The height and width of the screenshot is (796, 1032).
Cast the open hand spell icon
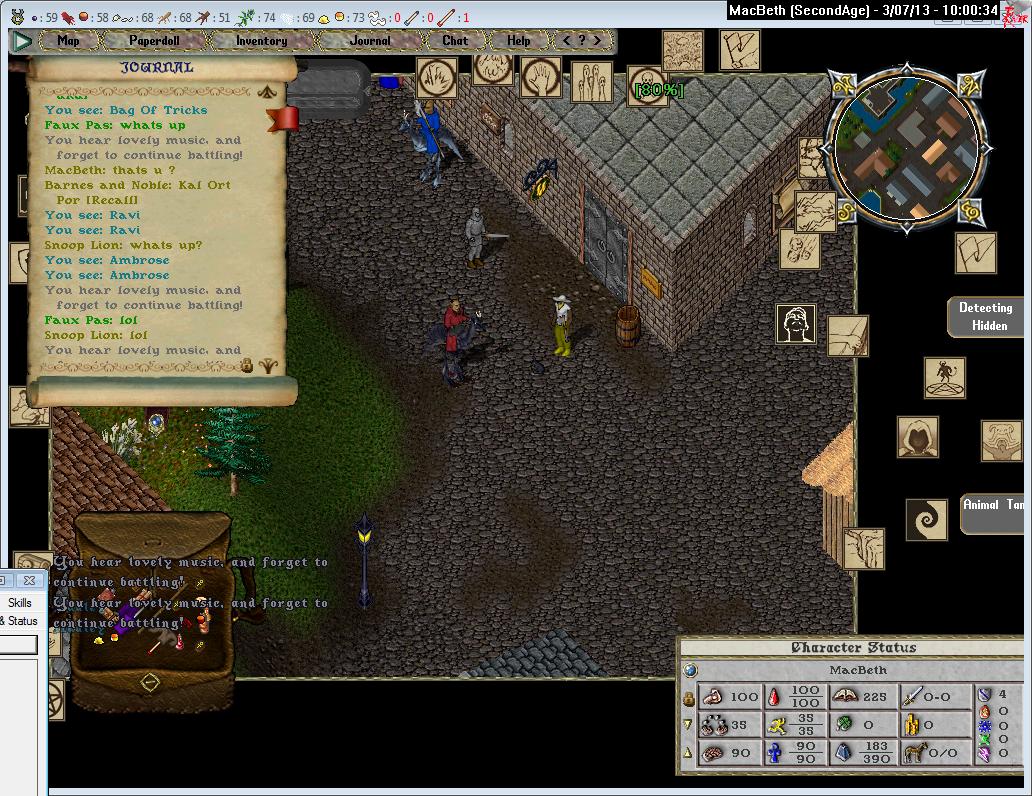point(540,77)
